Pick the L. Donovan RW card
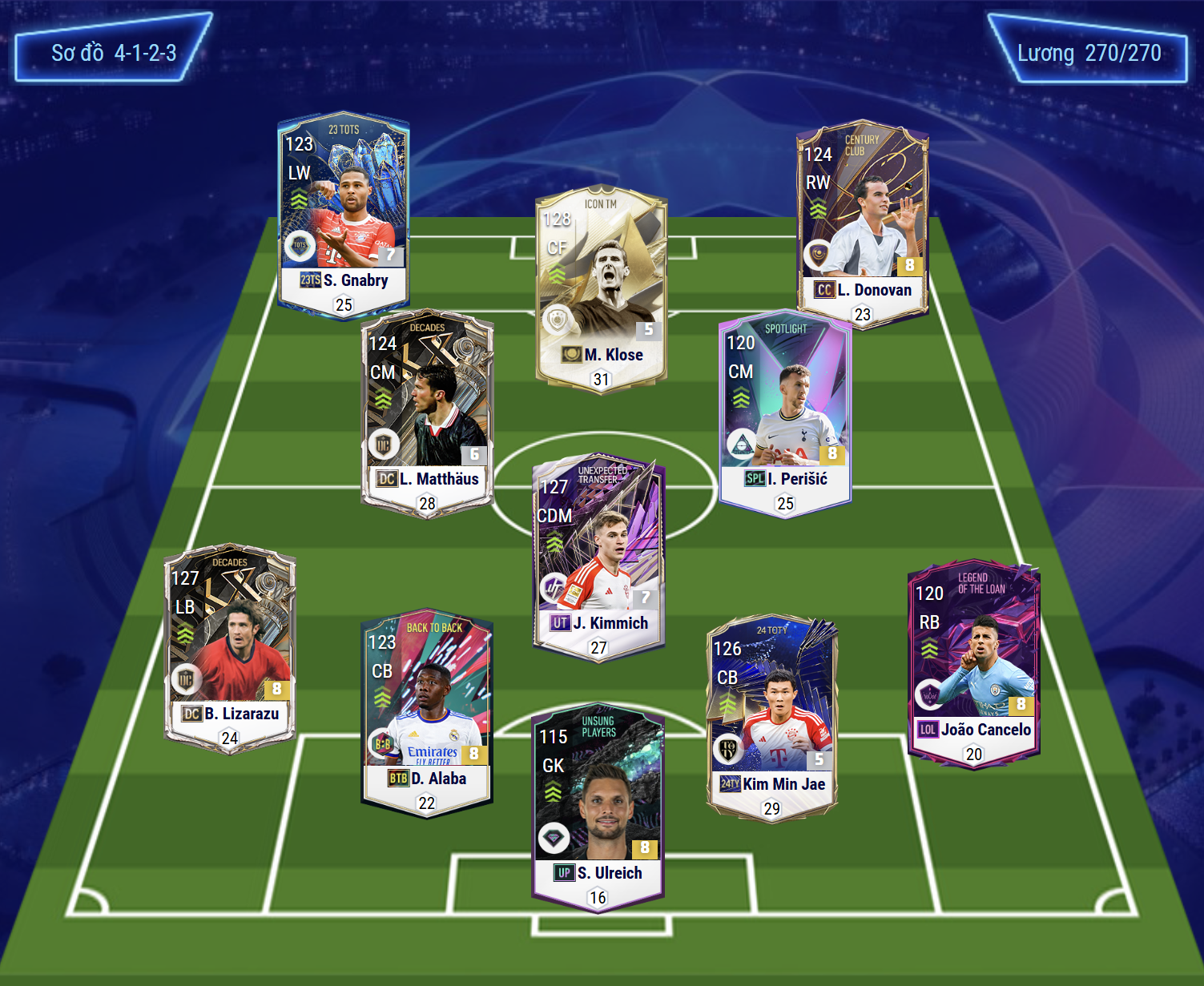 [x=862, y=223]
